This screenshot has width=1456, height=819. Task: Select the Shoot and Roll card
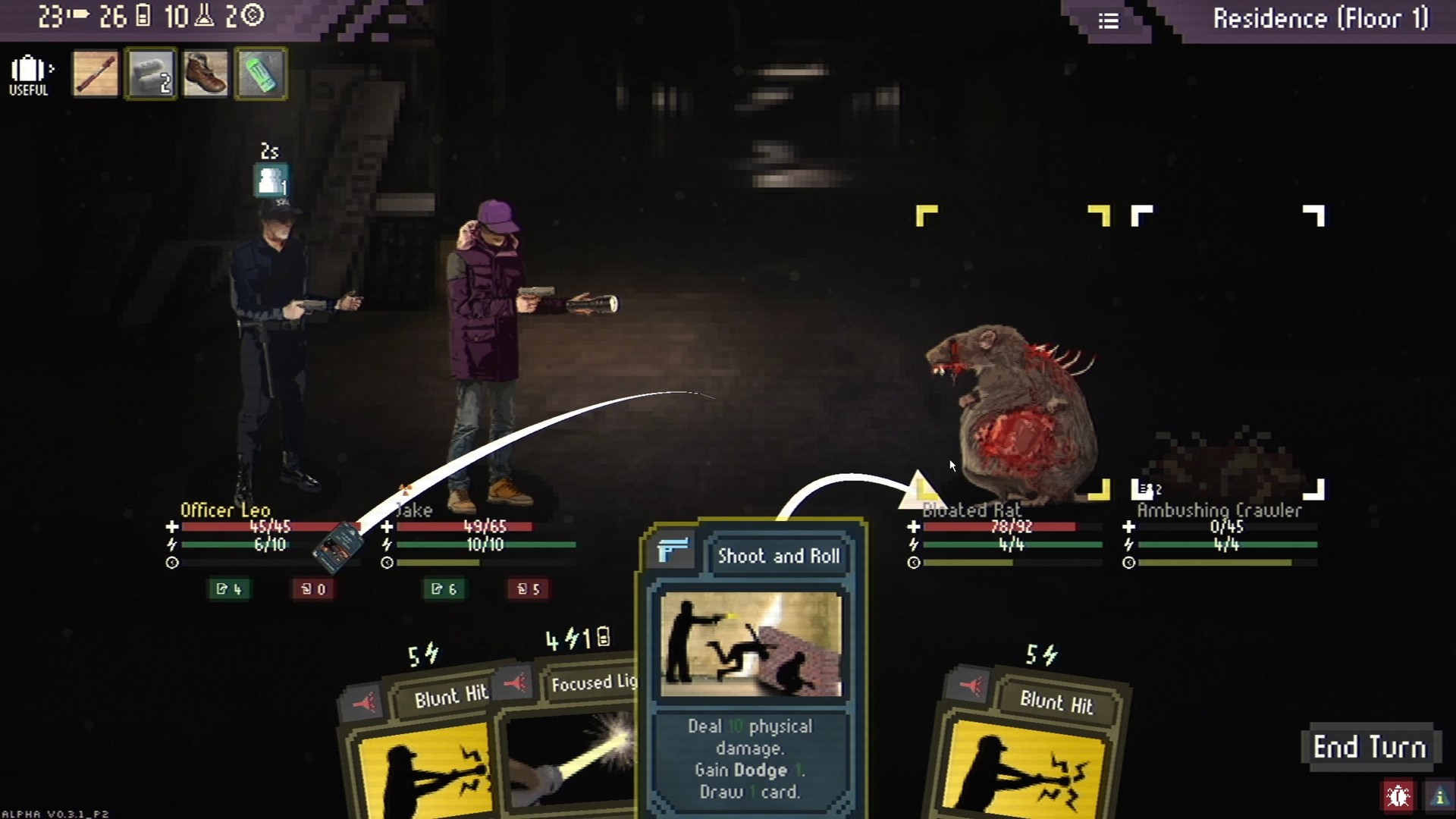pyautogui.click(x=751, y=667)
